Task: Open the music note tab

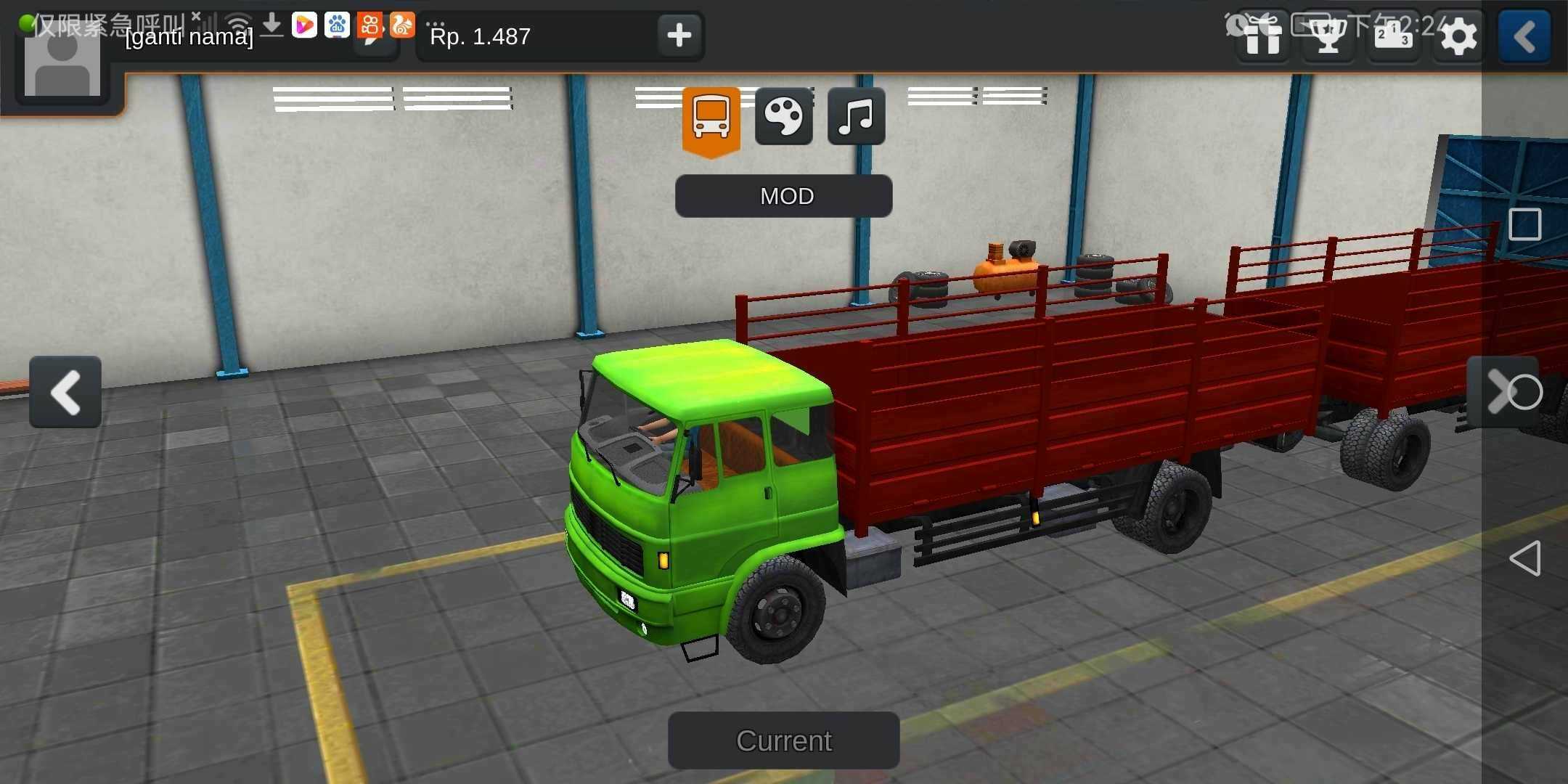Action: point(856,117)
